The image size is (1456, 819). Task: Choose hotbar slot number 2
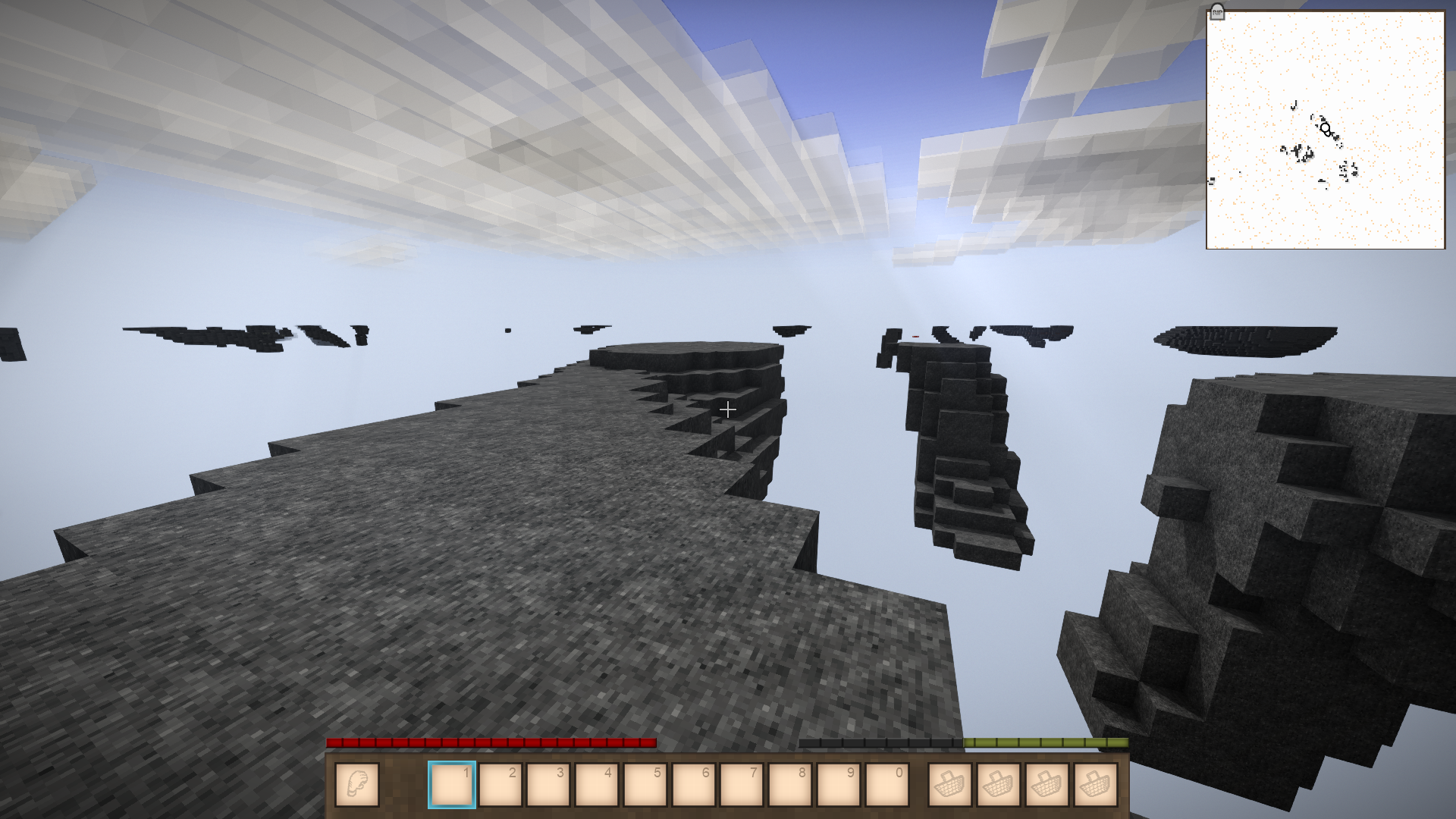[x=500, y=784]
